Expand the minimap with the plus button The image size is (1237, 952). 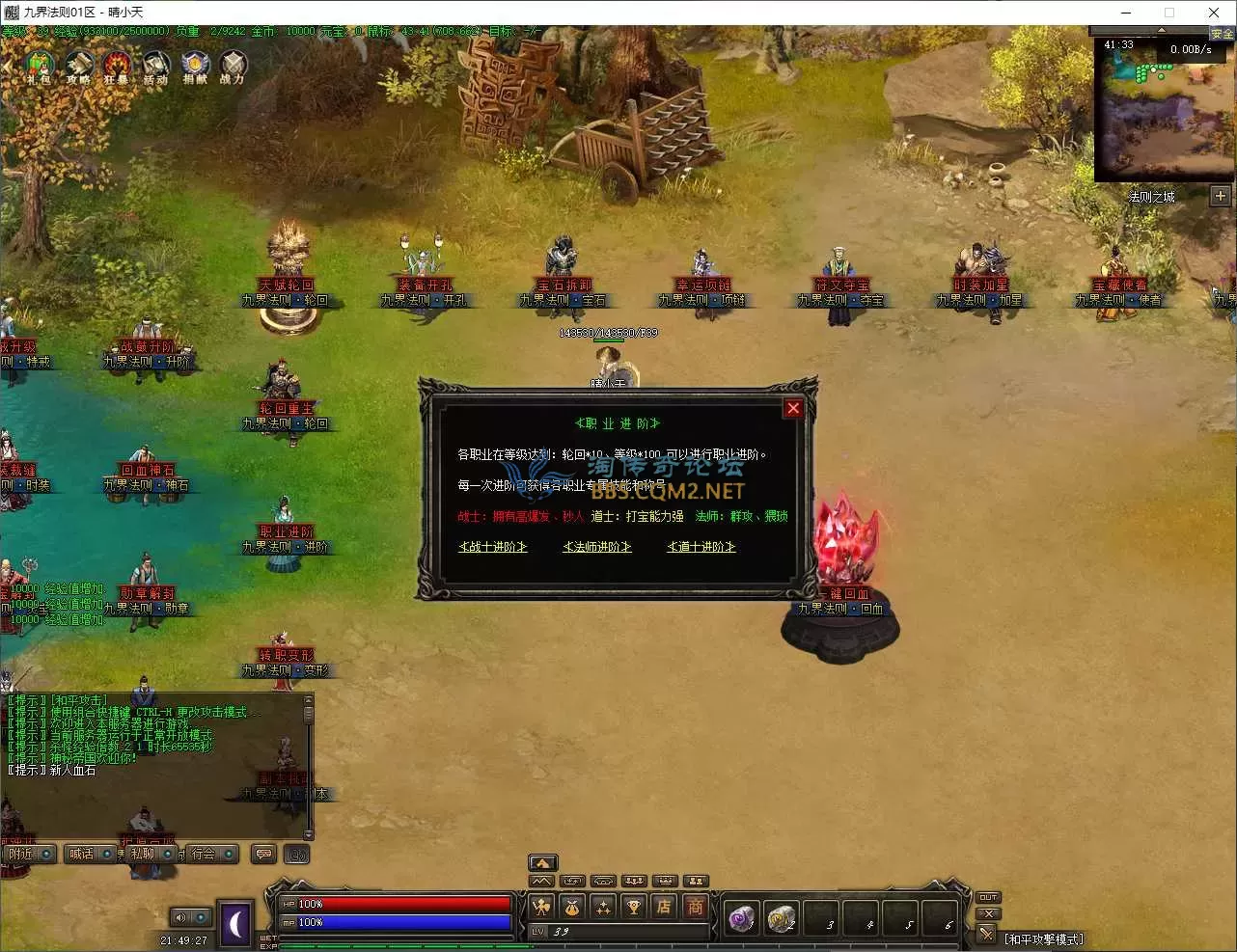click(x=1221, y=196)
